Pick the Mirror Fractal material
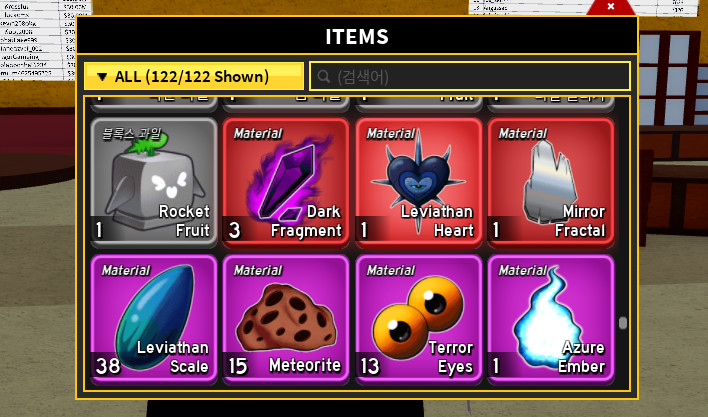The width and height of the screenshot is (708, 417). [x=550, y=182]
